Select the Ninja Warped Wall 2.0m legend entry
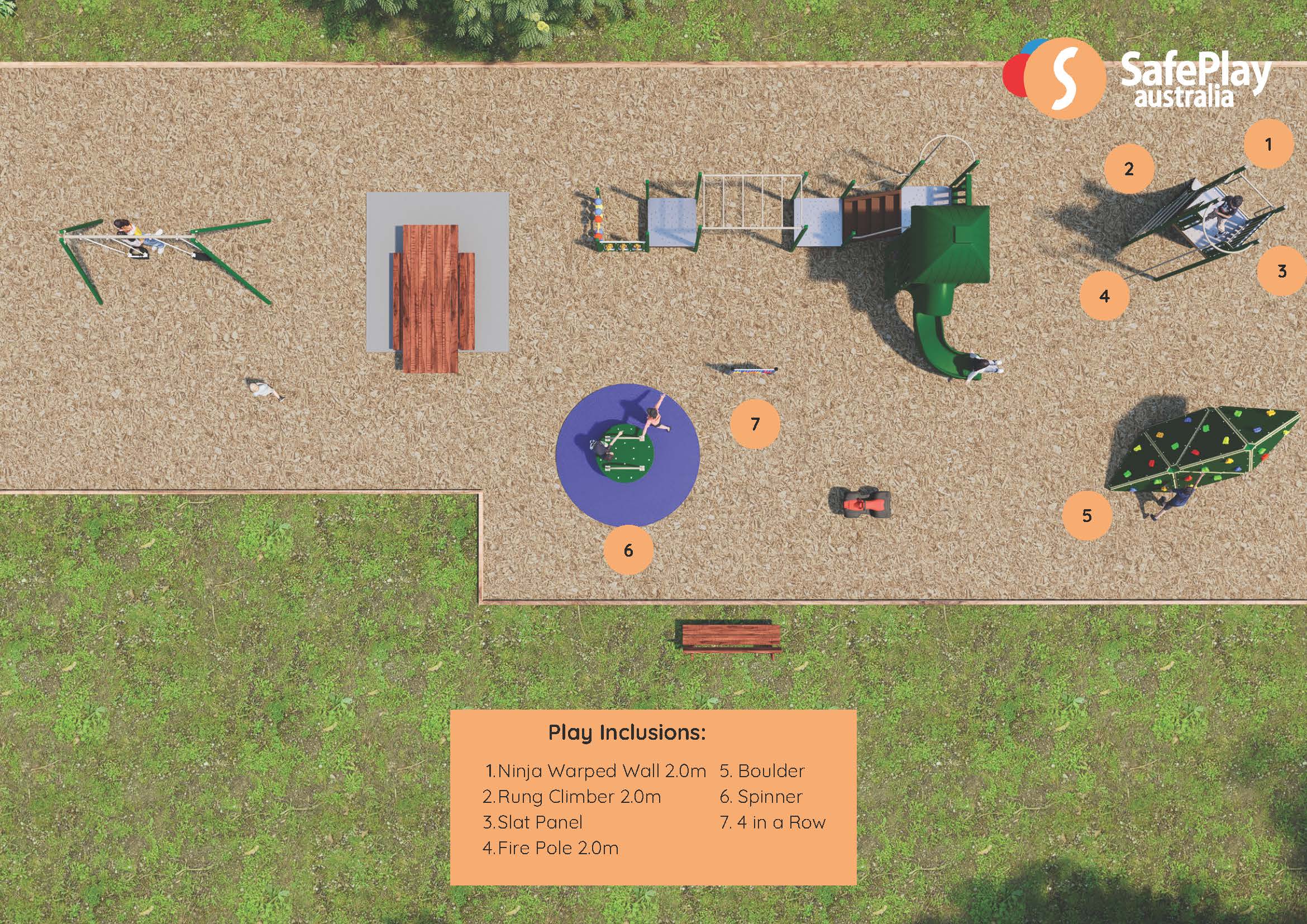Screen dimensions: 1307x924 pos(595,771)
